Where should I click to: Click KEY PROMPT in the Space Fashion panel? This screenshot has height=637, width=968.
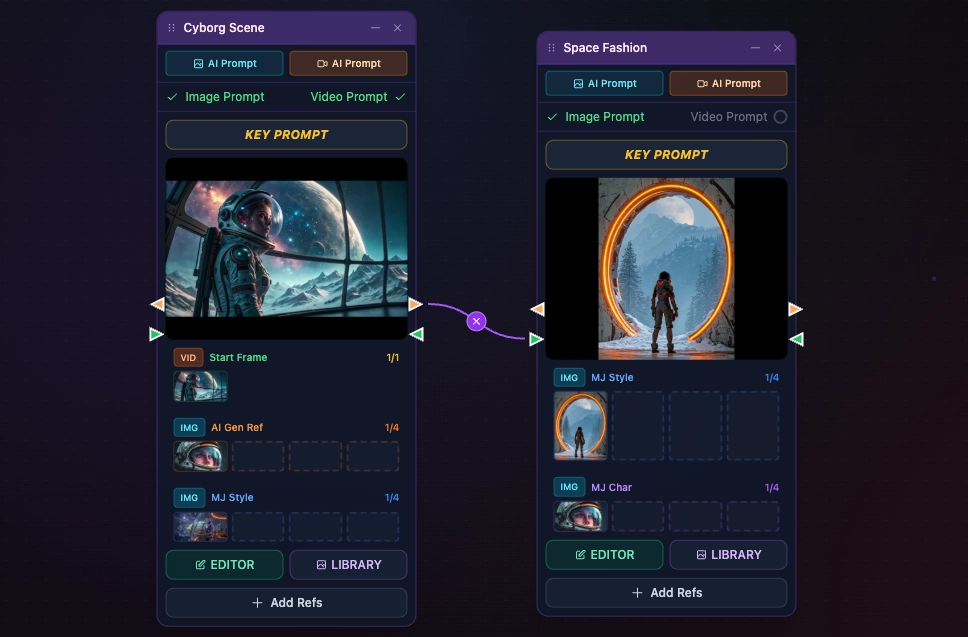point(666,155)
